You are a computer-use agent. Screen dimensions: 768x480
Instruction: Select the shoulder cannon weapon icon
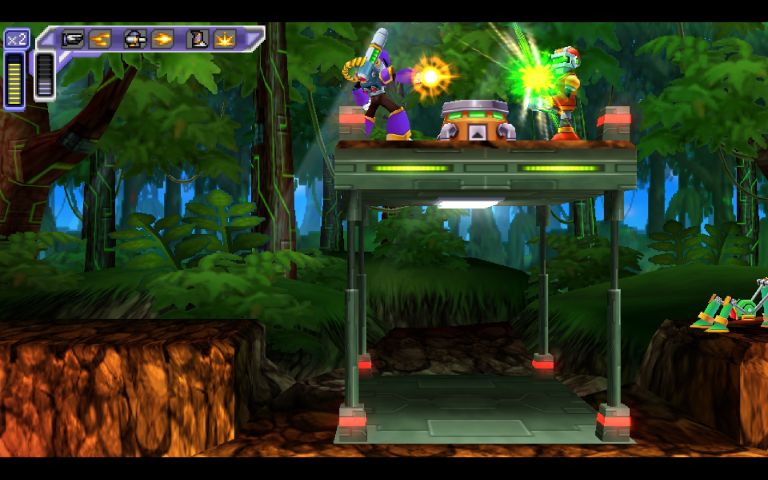(x=135, y=39)
